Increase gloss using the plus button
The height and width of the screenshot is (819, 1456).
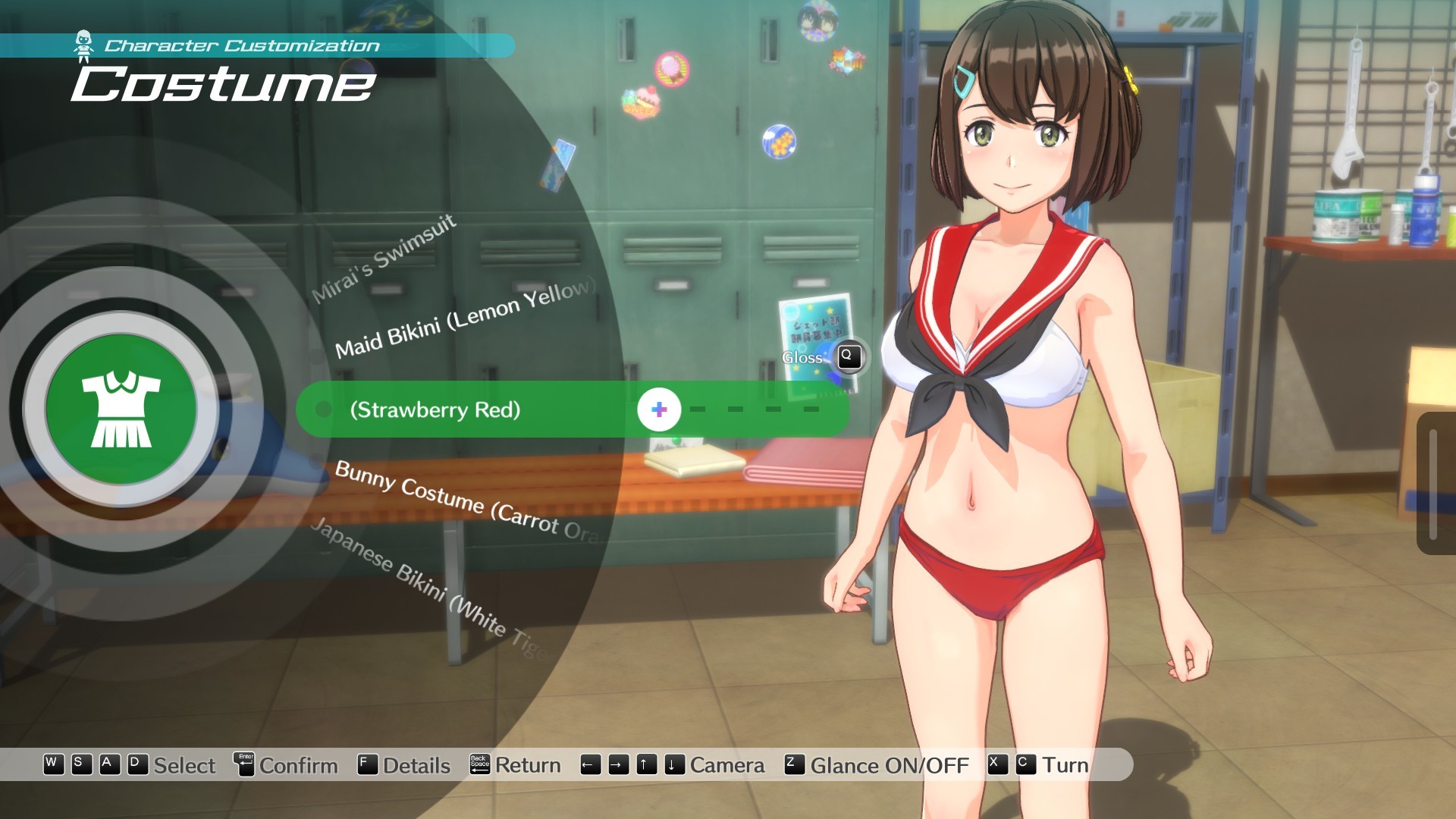[659, 410]
